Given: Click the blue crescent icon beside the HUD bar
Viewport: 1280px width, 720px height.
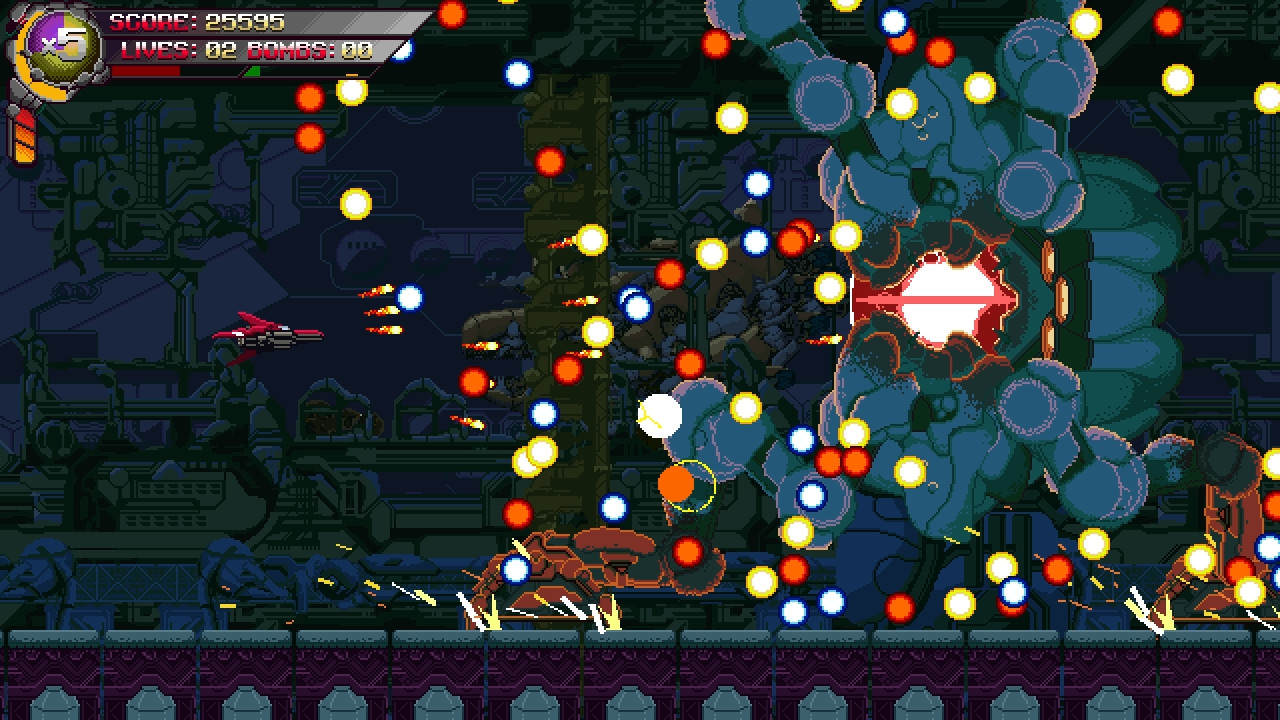Looking at the screenshot, I should pos(400,52).
